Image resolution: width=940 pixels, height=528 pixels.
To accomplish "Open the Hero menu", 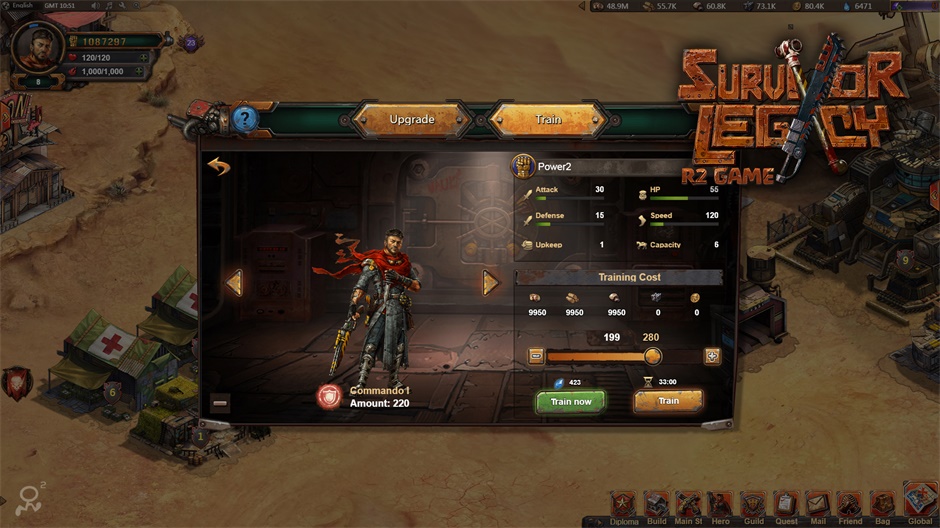I will click(720, 505).
